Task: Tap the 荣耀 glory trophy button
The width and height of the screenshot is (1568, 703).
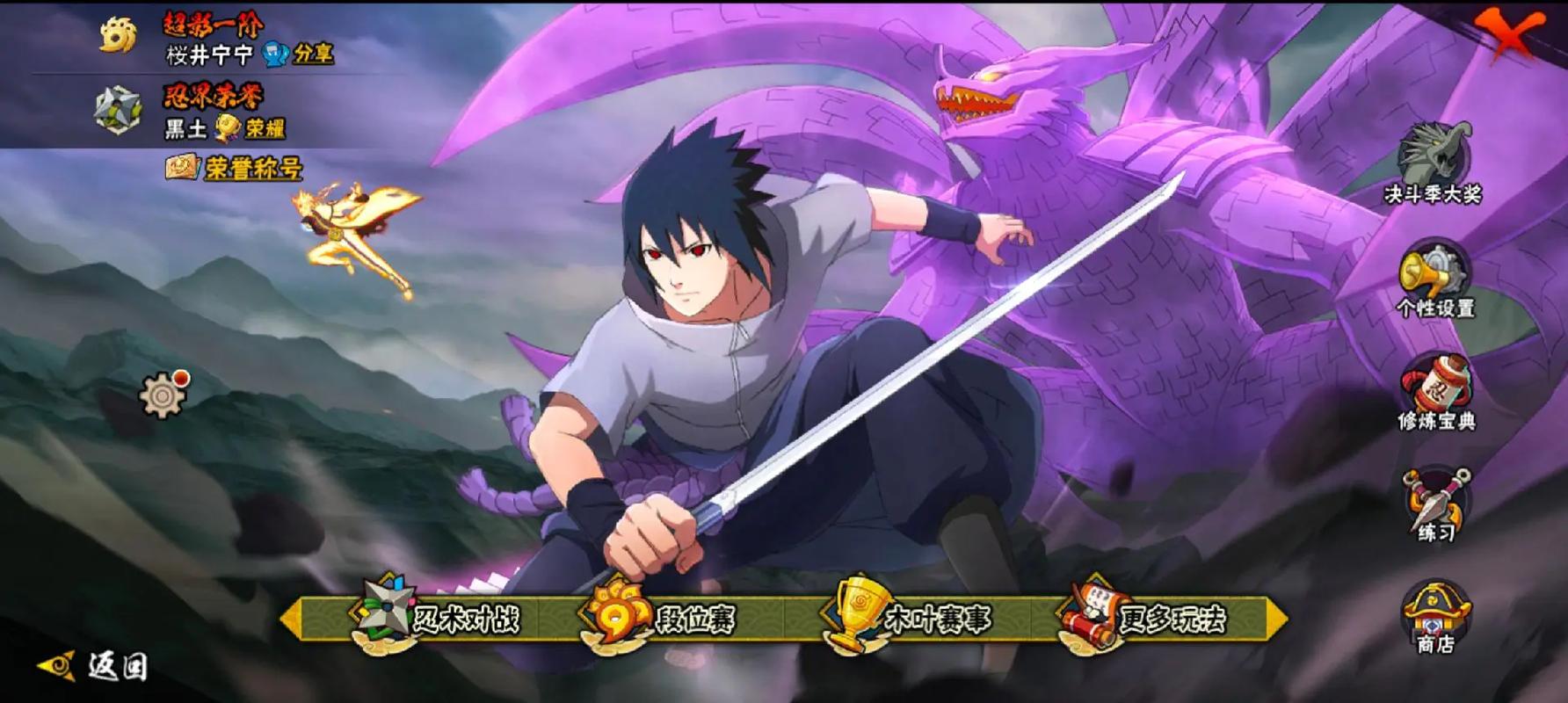Action: (x=252, y=128)
